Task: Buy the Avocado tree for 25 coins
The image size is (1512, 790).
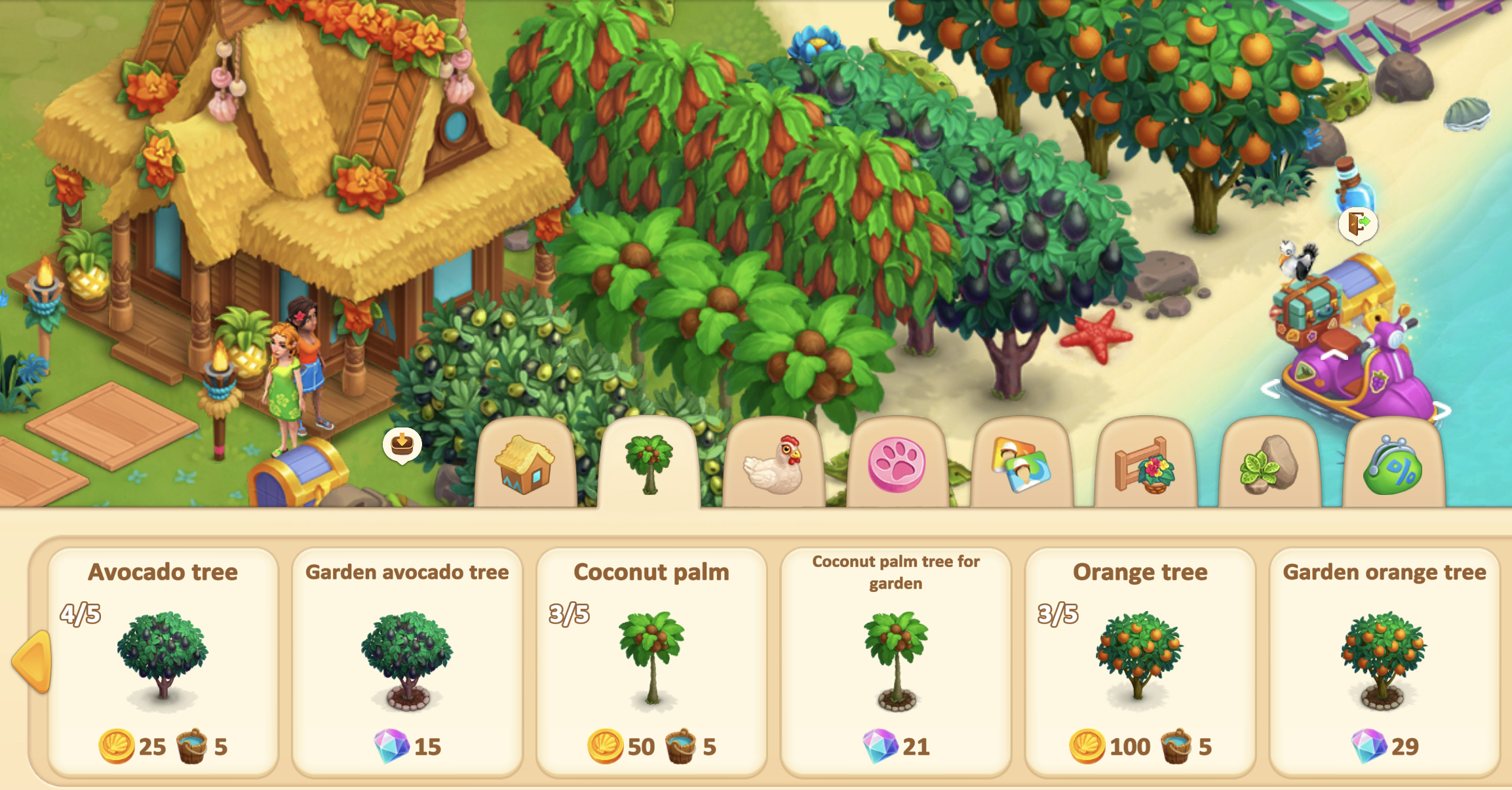Action: point(163,662)
